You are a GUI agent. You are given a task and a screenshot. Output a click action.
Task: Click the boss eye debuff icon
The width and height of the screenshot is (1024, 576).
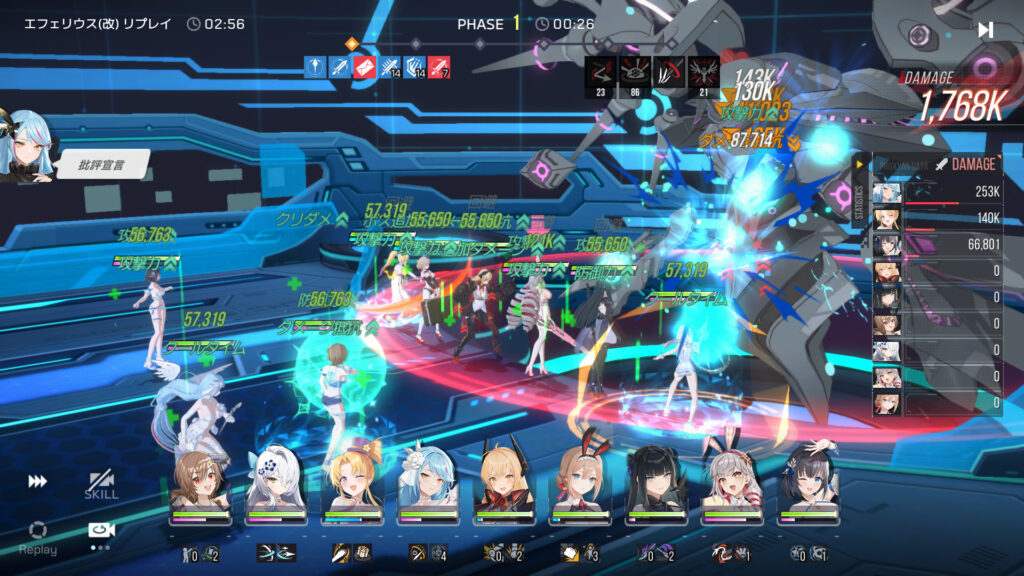click(x=635, y=71)
